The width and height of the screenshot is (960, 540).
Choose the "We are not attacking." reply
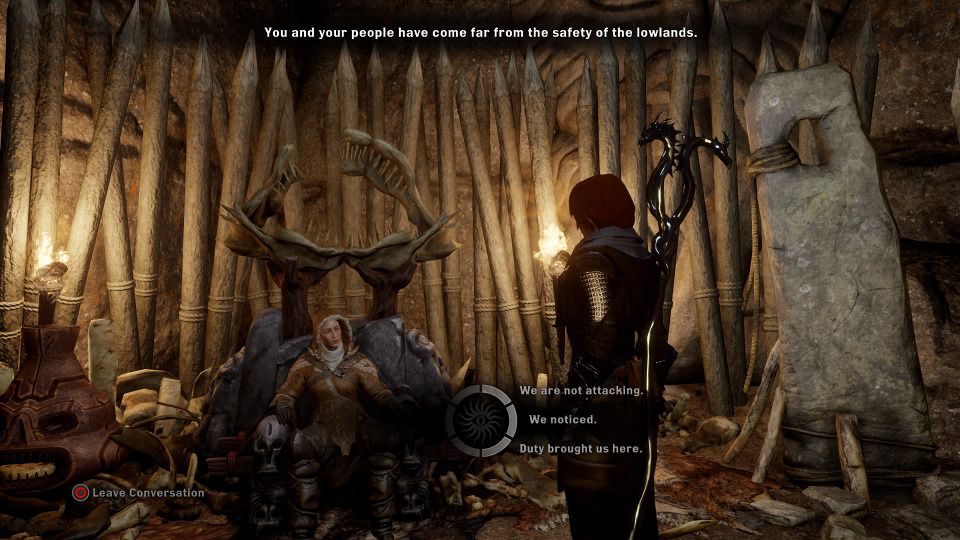(580, 390)
